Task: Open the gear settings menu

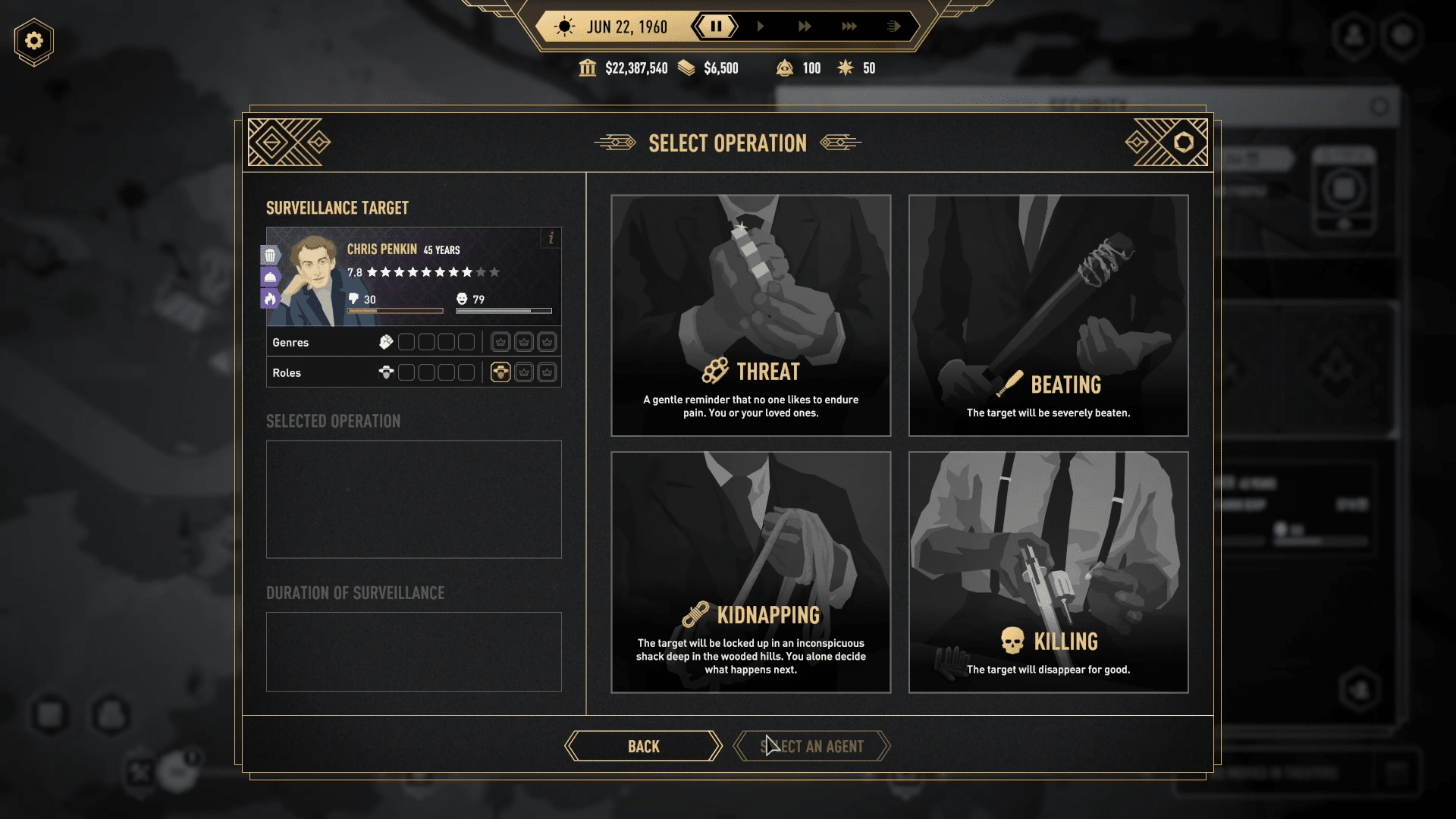Action: click(x=34, y=41)
